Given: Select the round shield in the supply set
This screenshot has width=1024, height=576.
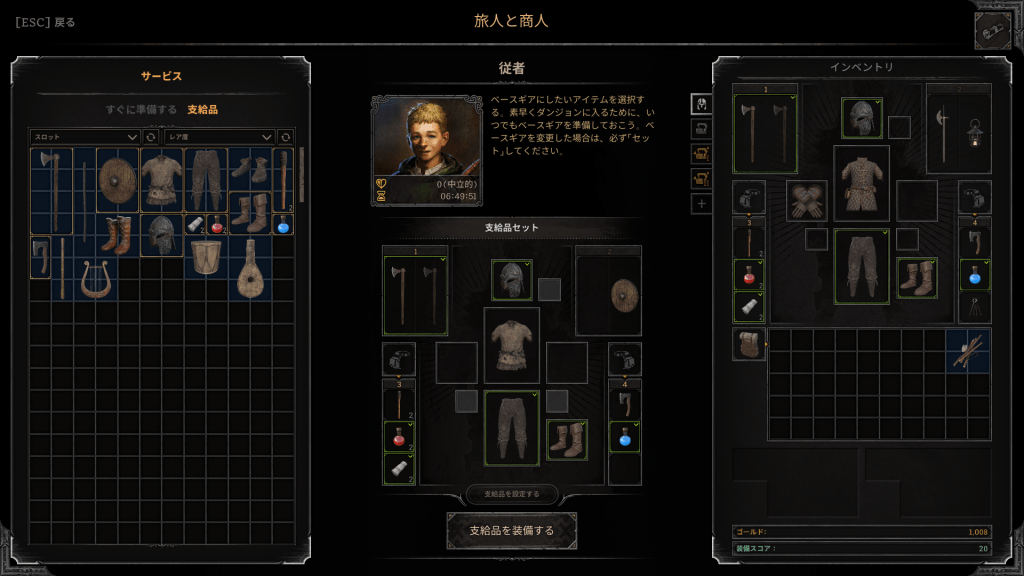Looking at the screenshot, I should [609, 295].
